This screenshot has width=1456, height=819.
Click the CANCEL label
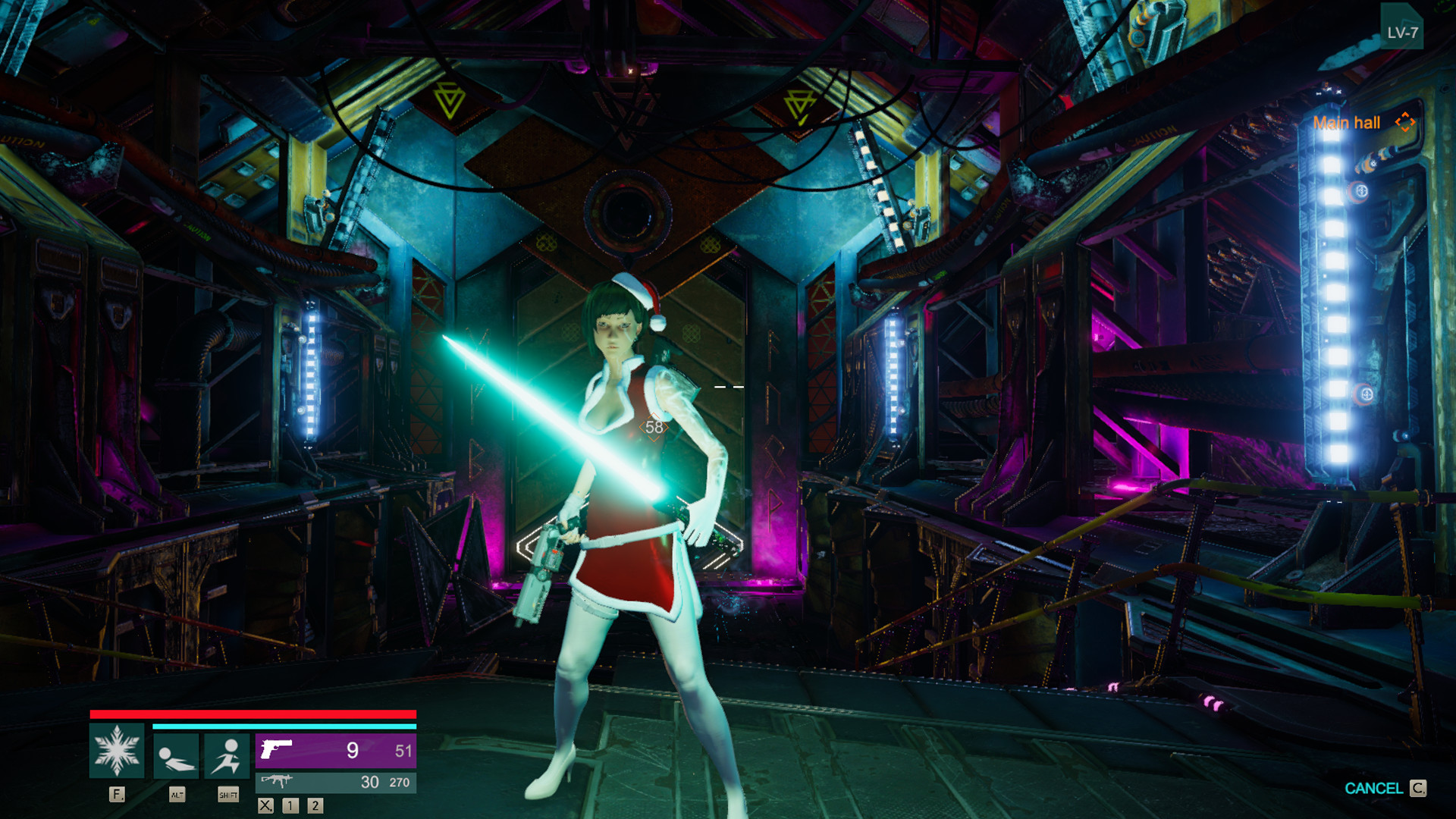click(1373, 789)
